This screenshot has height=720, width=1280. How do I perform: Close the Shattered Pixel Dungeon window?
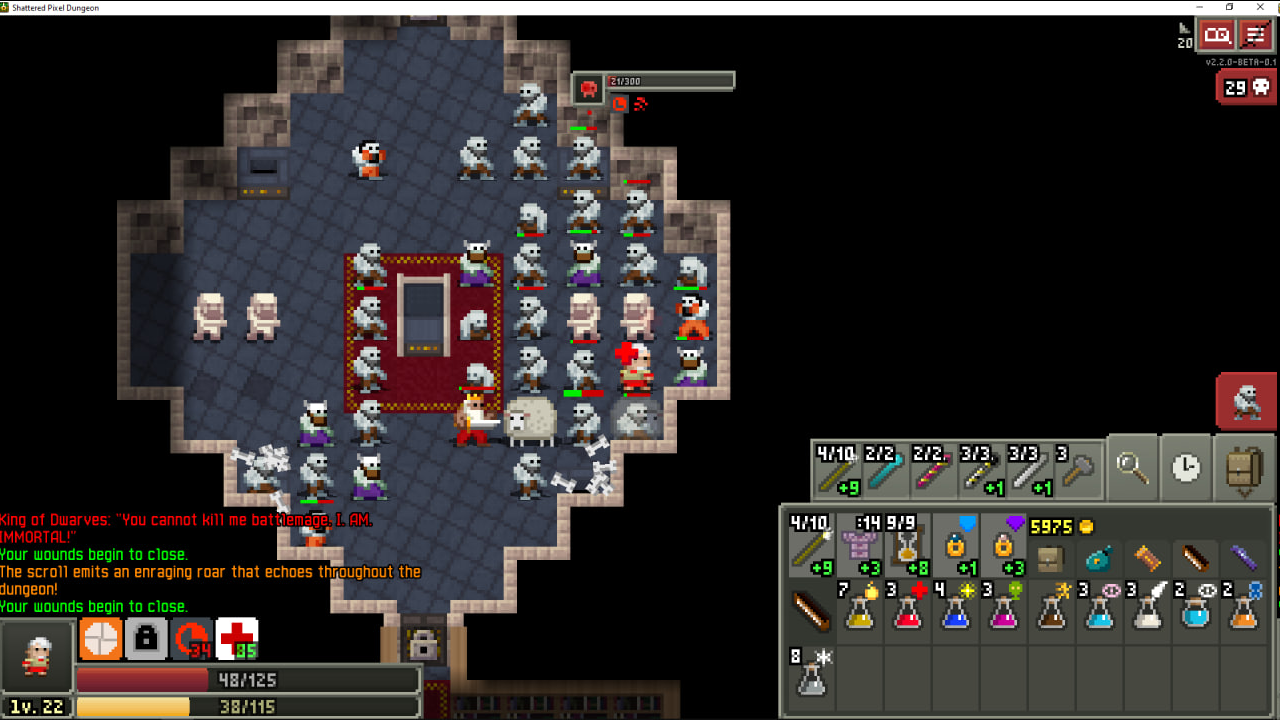[1257, 7]
